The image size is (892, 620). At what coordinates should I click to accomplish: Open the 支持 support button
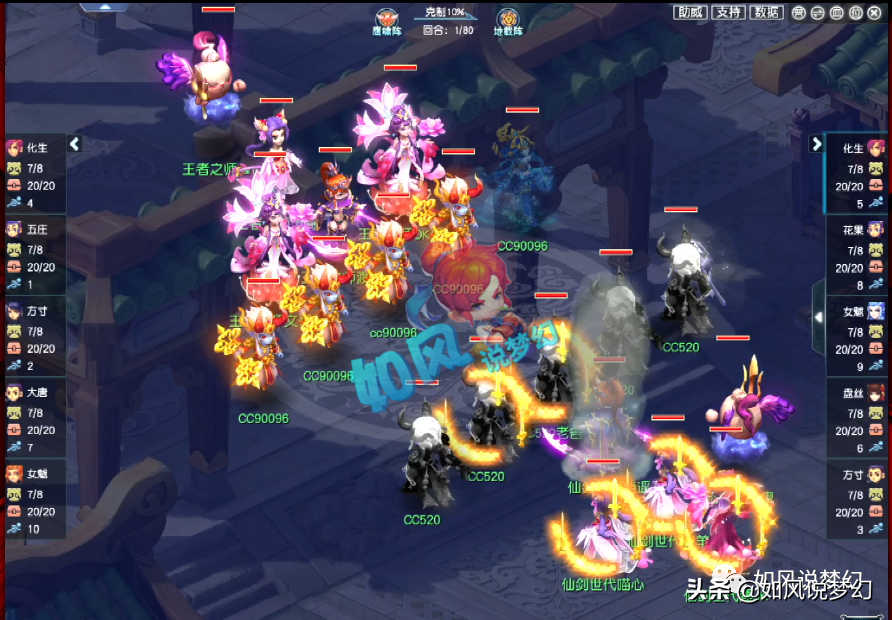point(729,12)
